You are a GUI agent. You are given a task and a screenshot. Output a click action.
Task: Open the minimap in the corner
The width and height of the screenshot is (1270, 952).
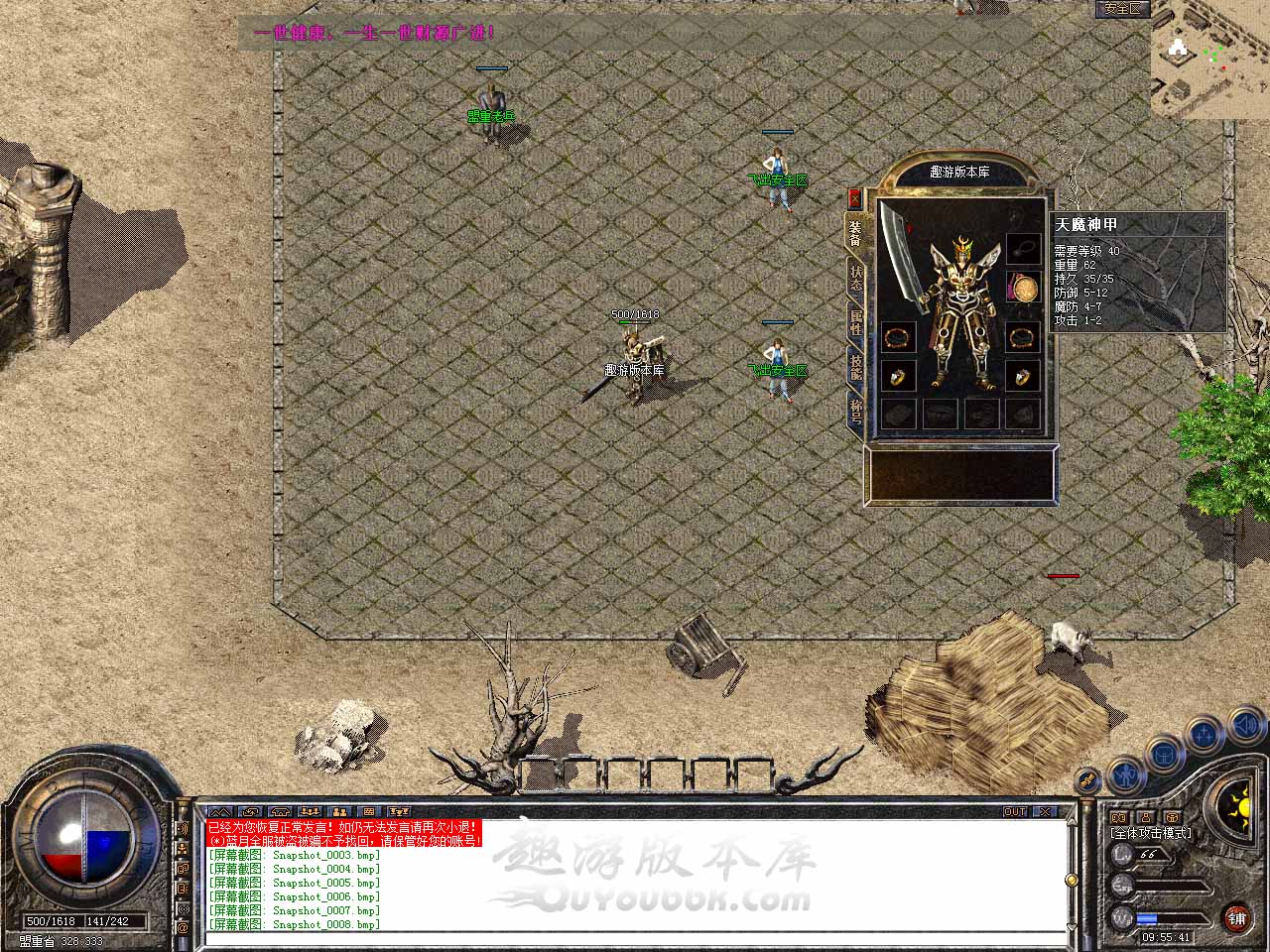click(x=1209, y=59)
